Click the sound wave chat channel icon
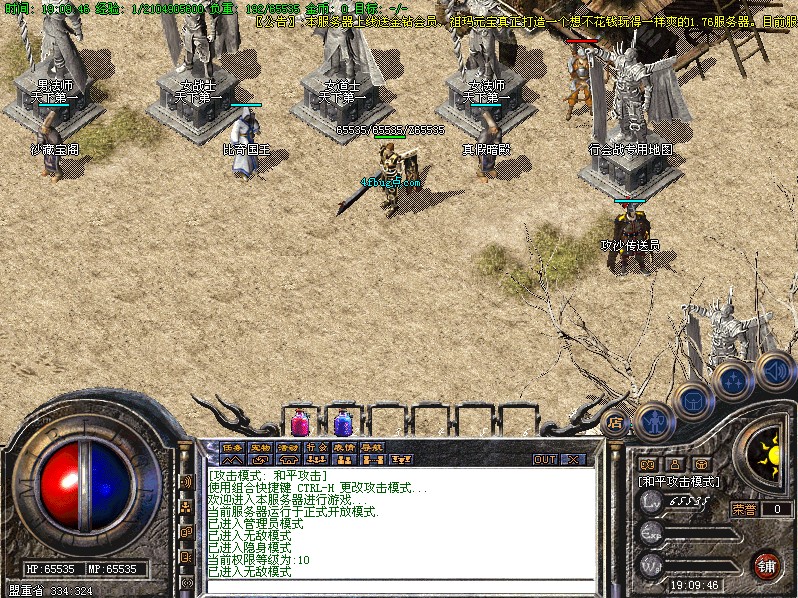Screen dimensions: 798x598 (x=186, y=481)
